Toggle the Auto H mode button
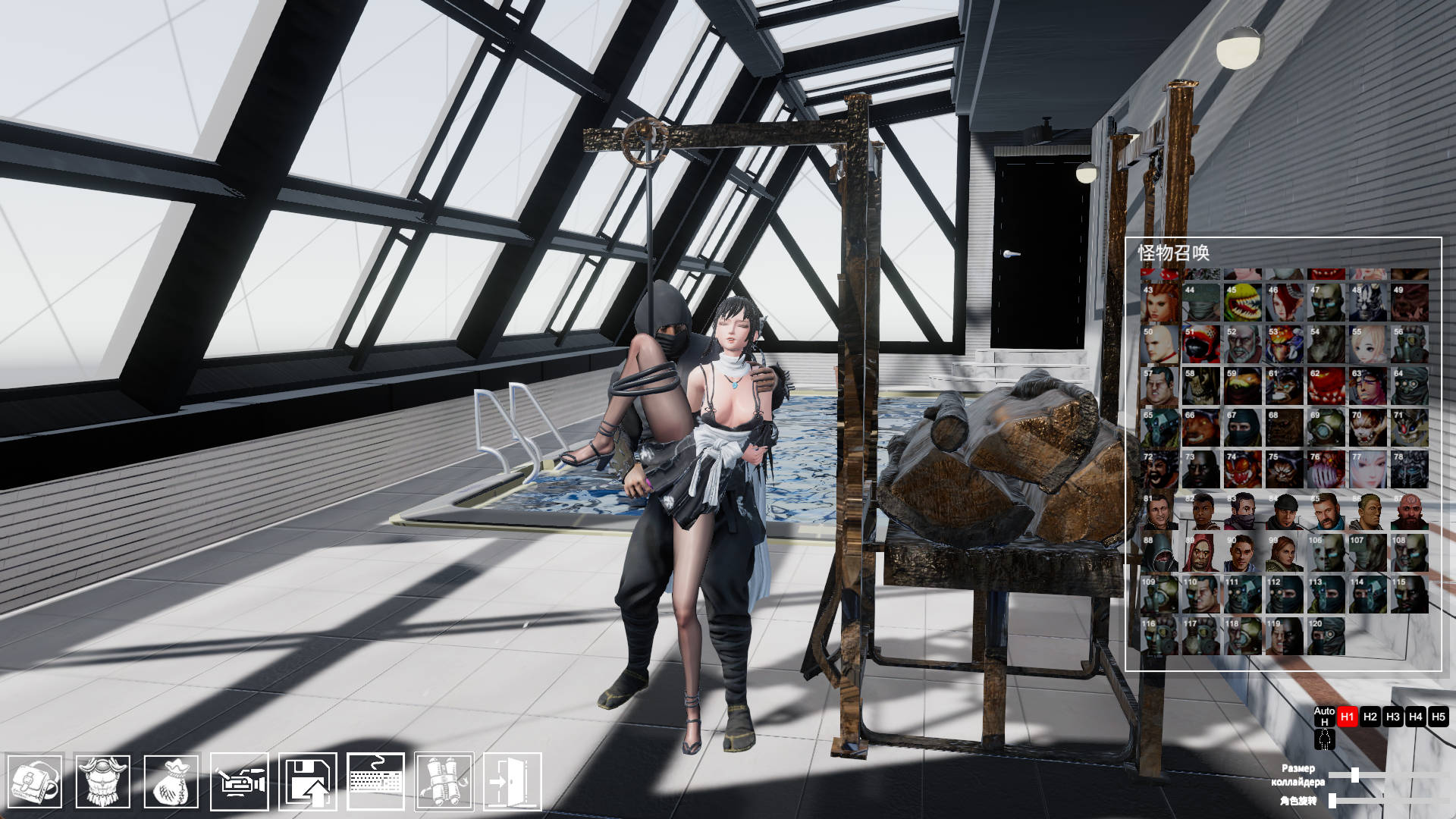1456x819 pixels. pyautogui.click(x=1325, y=717)
